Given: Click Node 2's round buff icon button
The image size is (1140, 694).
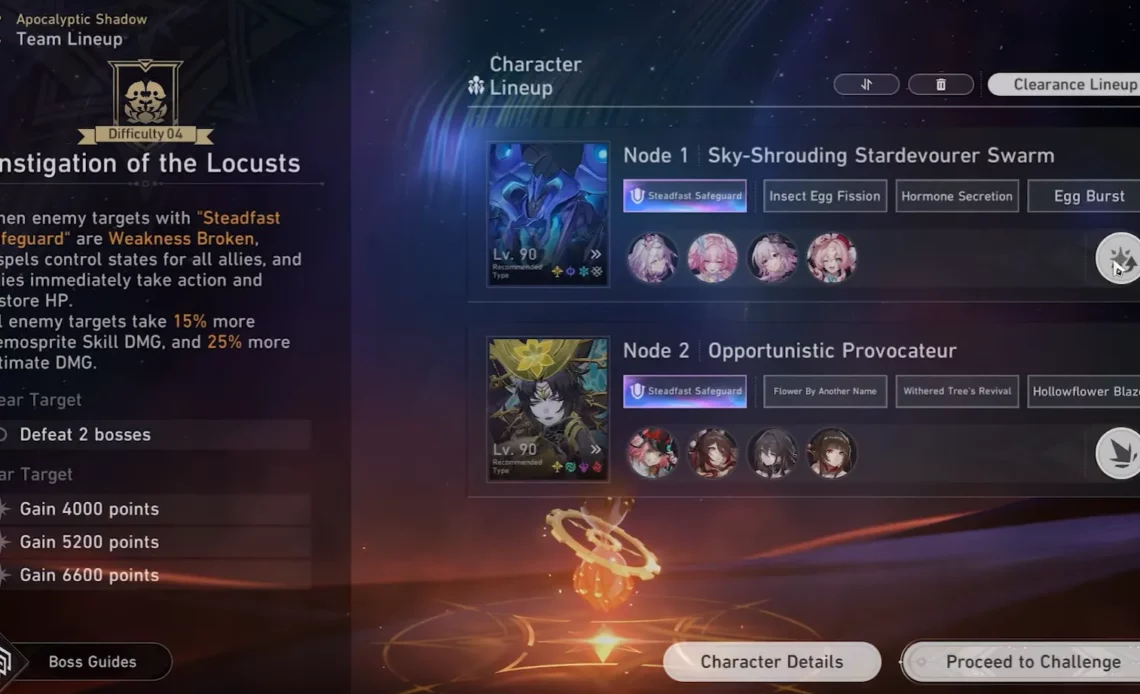Looking at the screenshot, I should point(1118,453).
